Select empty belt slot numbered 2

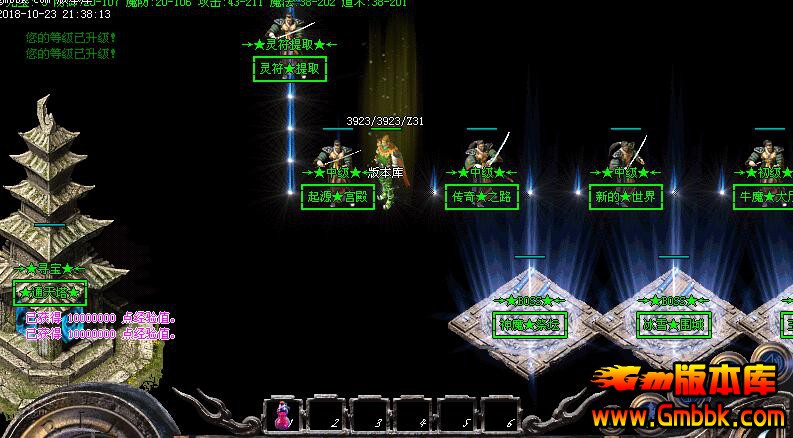coord(325,414)
